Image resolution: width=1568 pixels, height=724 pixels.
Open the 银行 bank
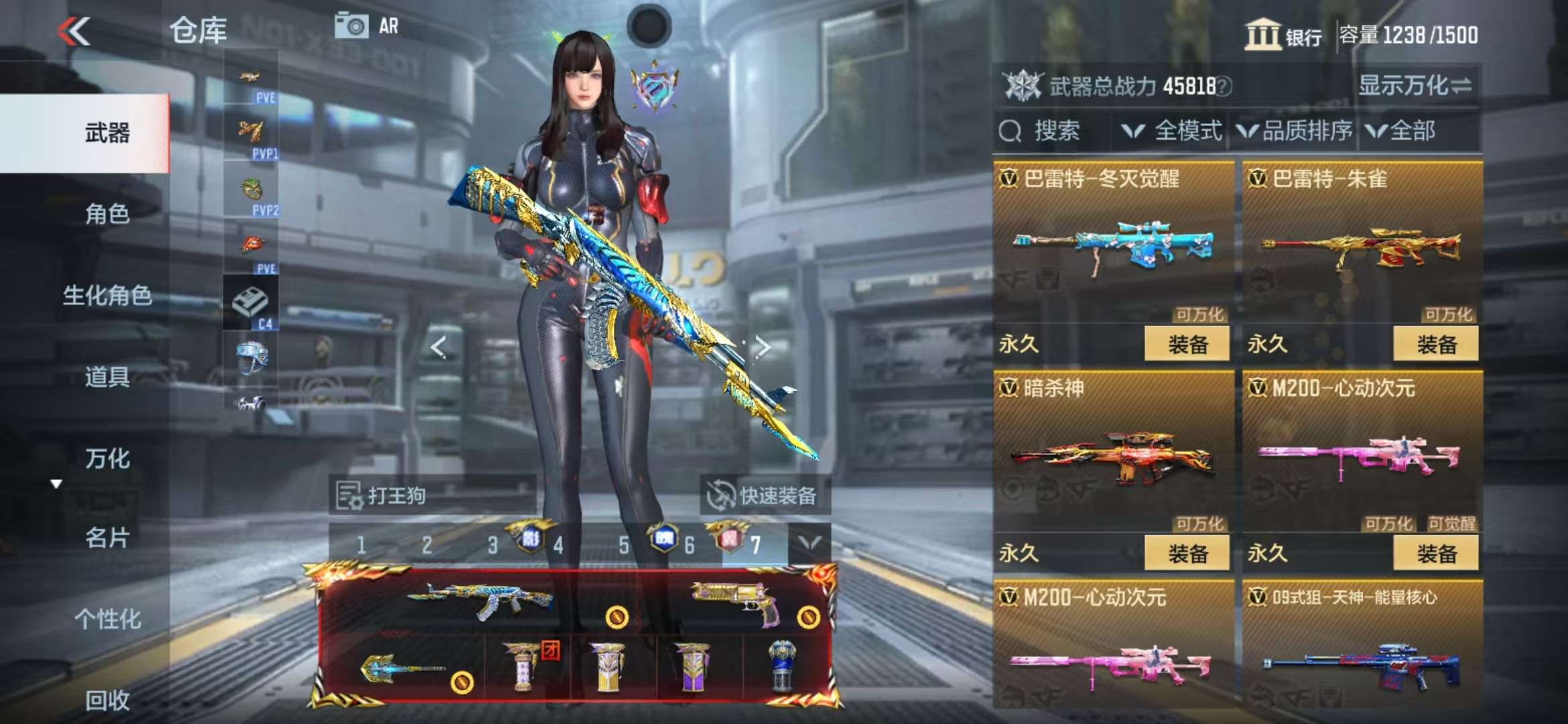(1283, 35)
